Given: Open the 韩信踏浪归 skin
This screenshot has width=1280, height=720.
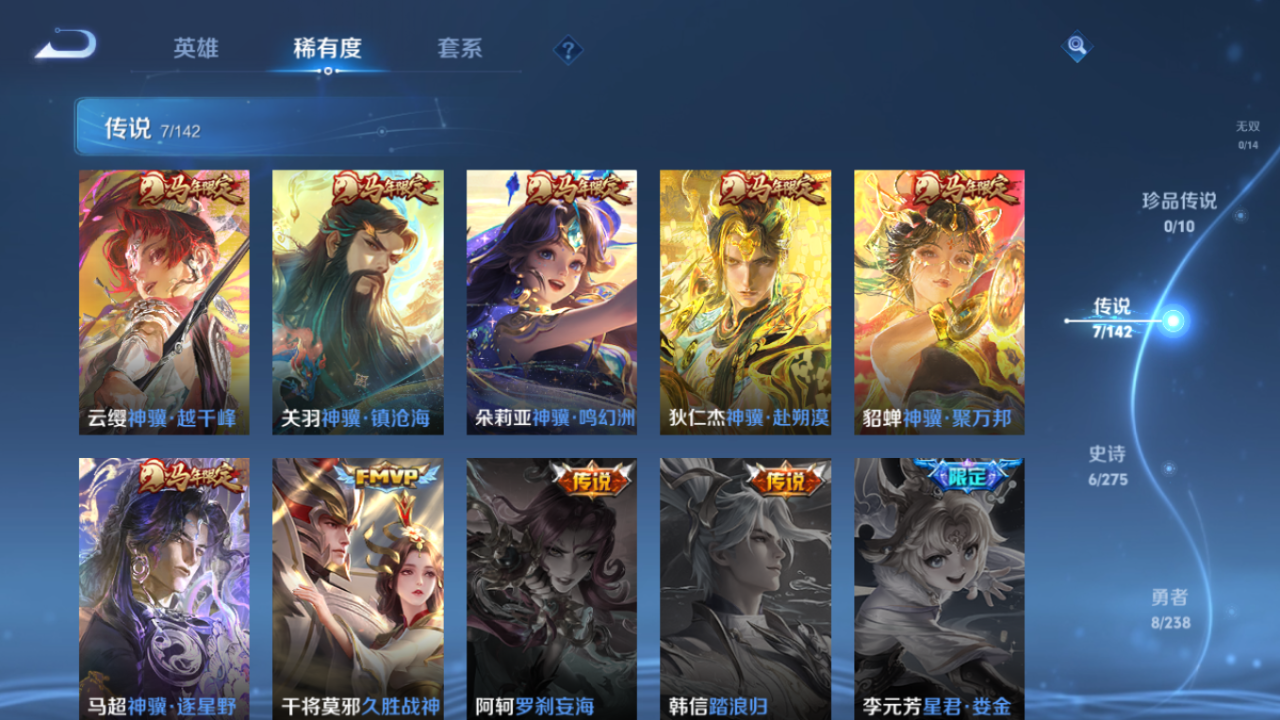Looking at the screenshot, I should point(745,588).
